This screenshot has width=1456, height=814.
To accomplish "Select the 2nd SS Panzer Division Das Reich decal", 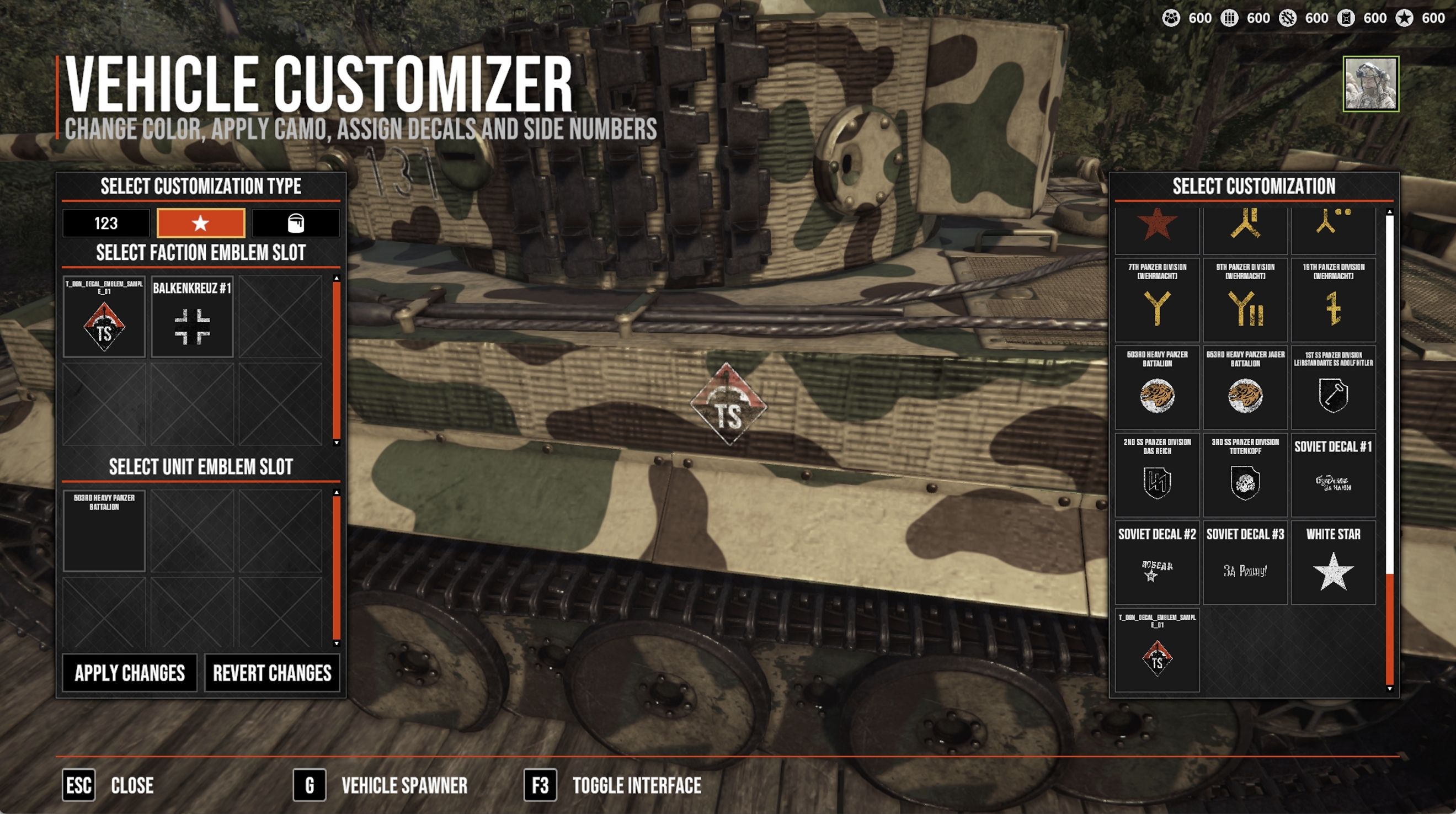I will [1157, 475].
